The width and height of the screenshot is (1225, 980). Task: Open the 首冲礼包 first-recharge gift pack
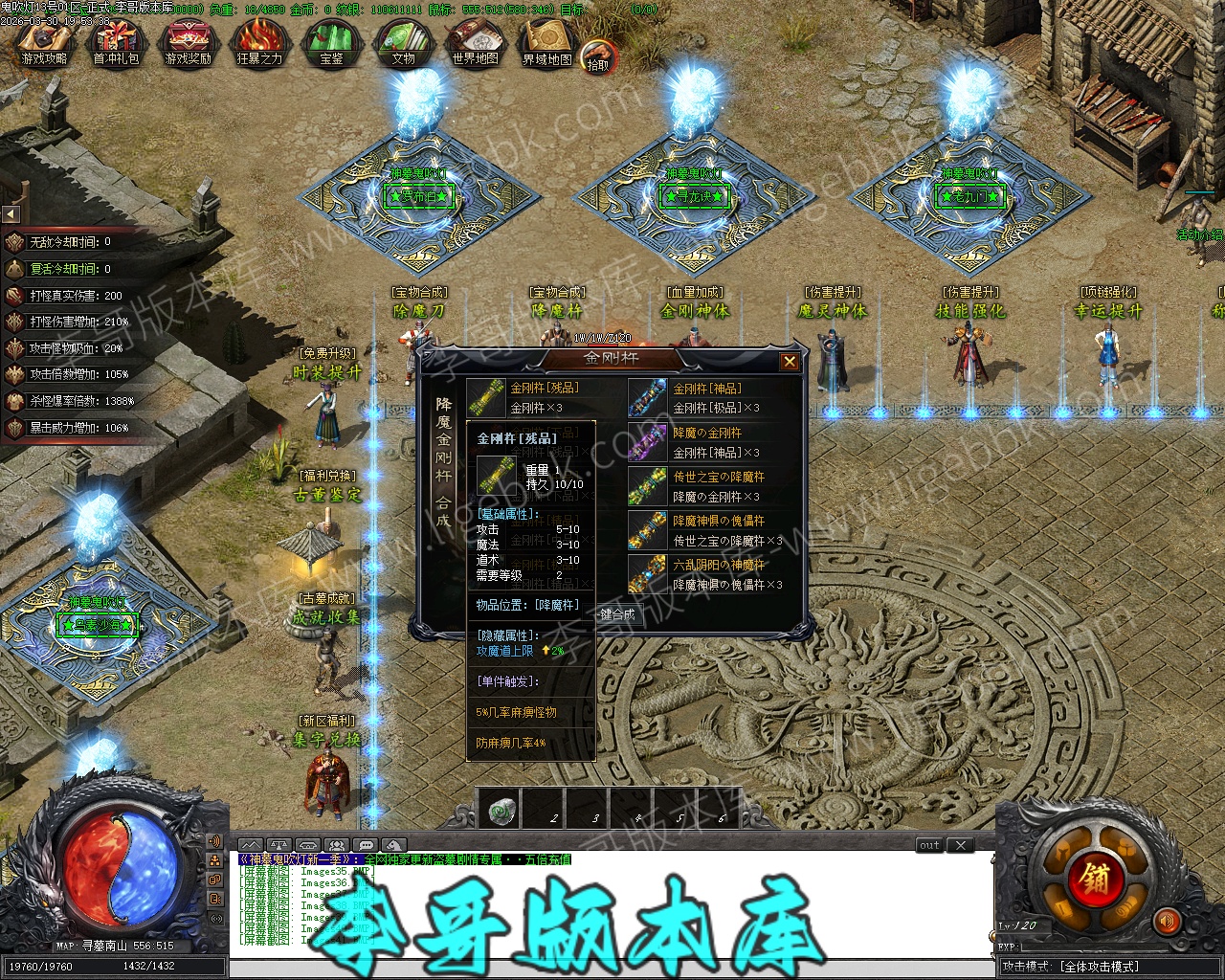tap(116, 44)
